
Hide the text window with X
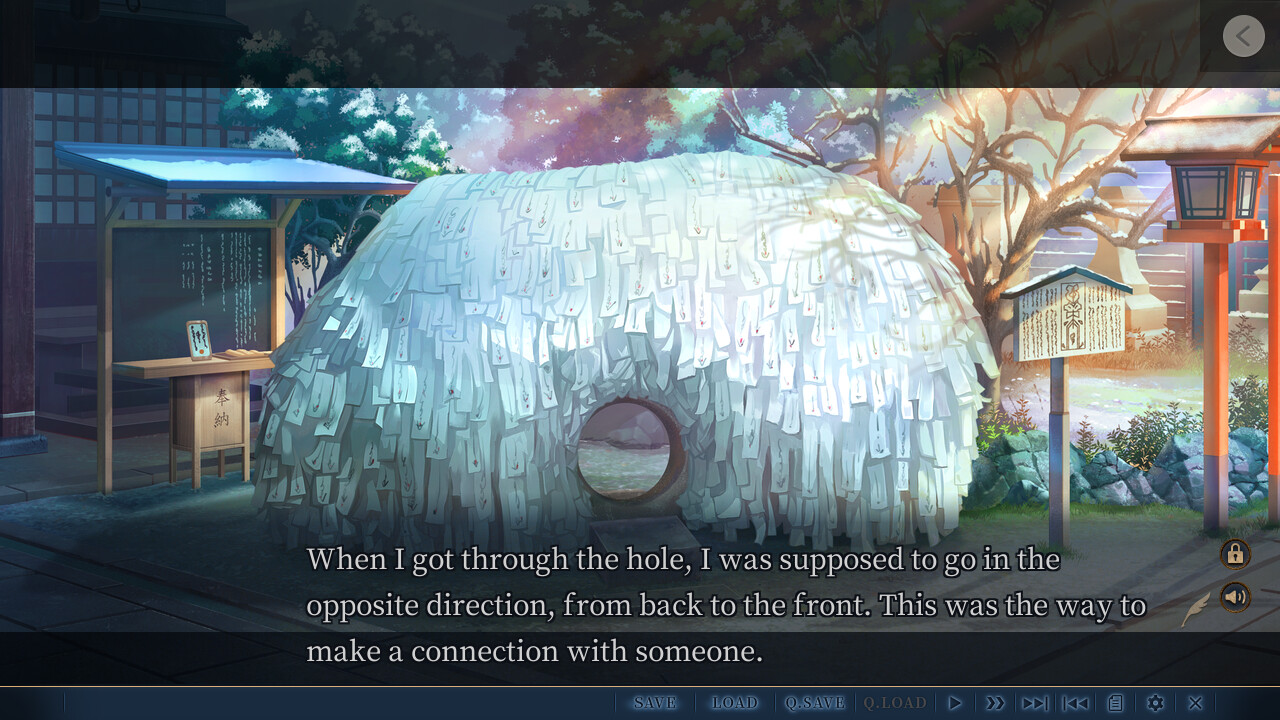click(x=1195, y=703)
